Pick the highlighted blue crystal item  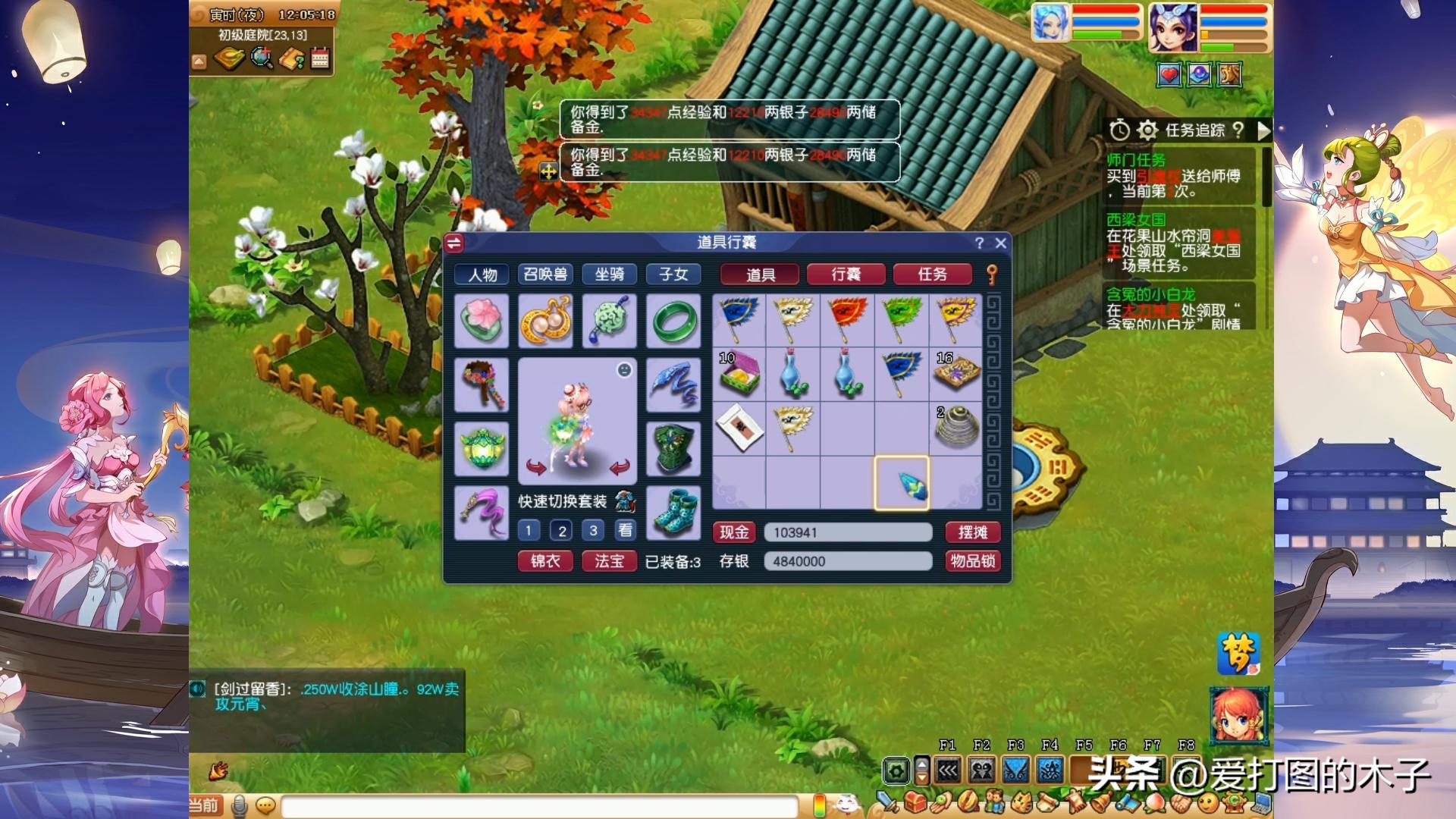pyautogui.click(x=902, y=483)
